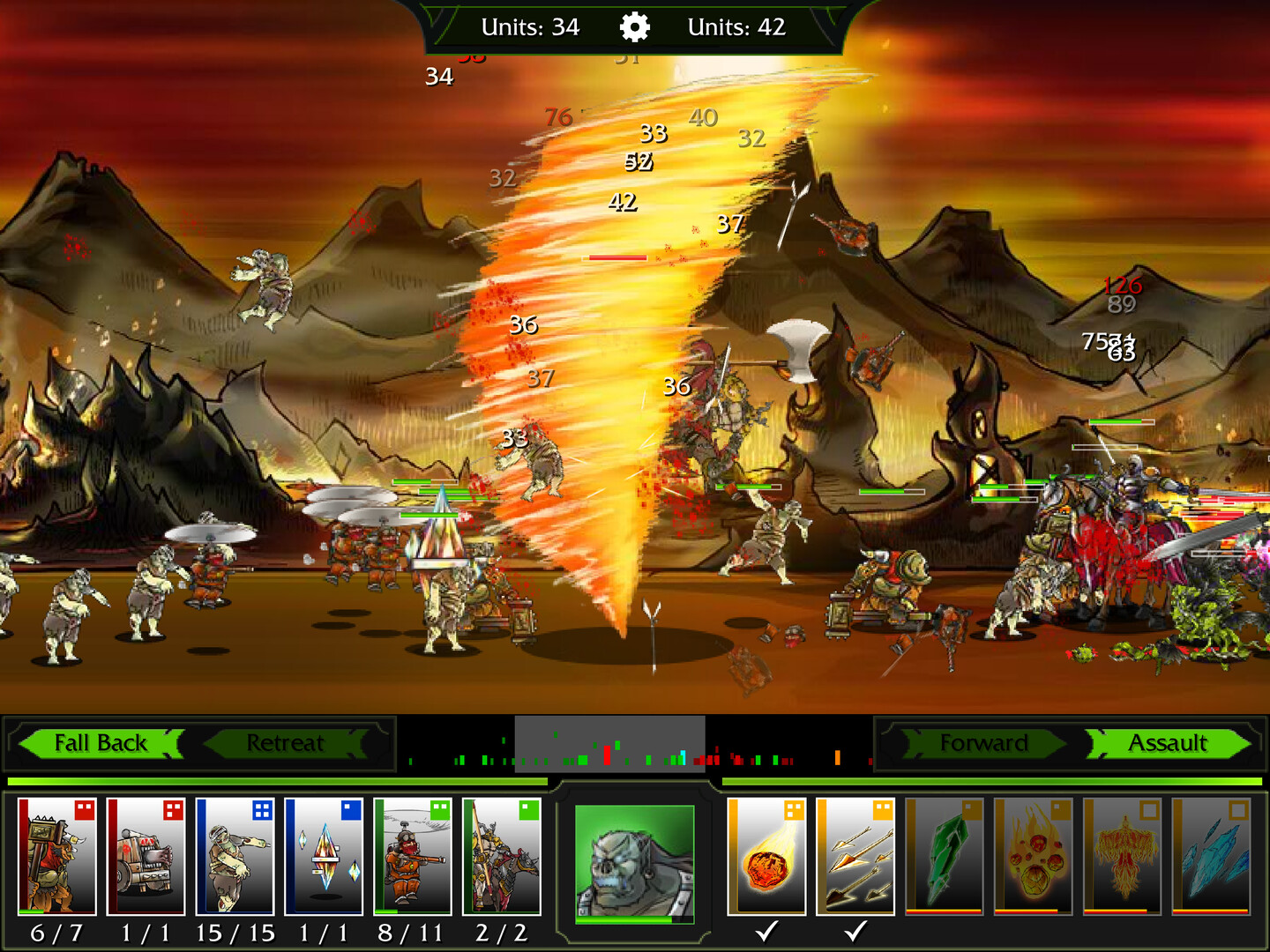Open the Assault arrow chevron
The width and height of the screenshot is (1270, 952).
(1169, 743)
